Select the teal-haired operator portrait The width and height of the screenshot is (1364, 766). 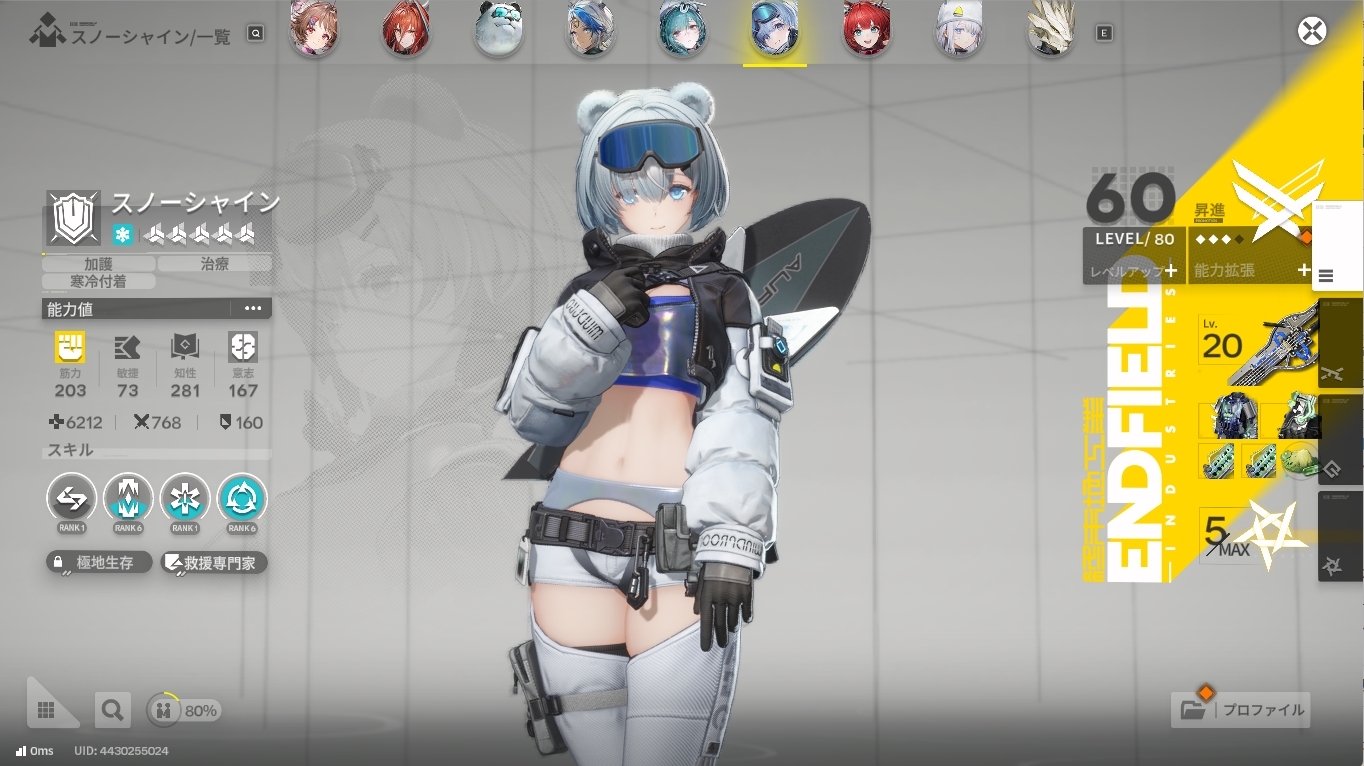[683, 31]
